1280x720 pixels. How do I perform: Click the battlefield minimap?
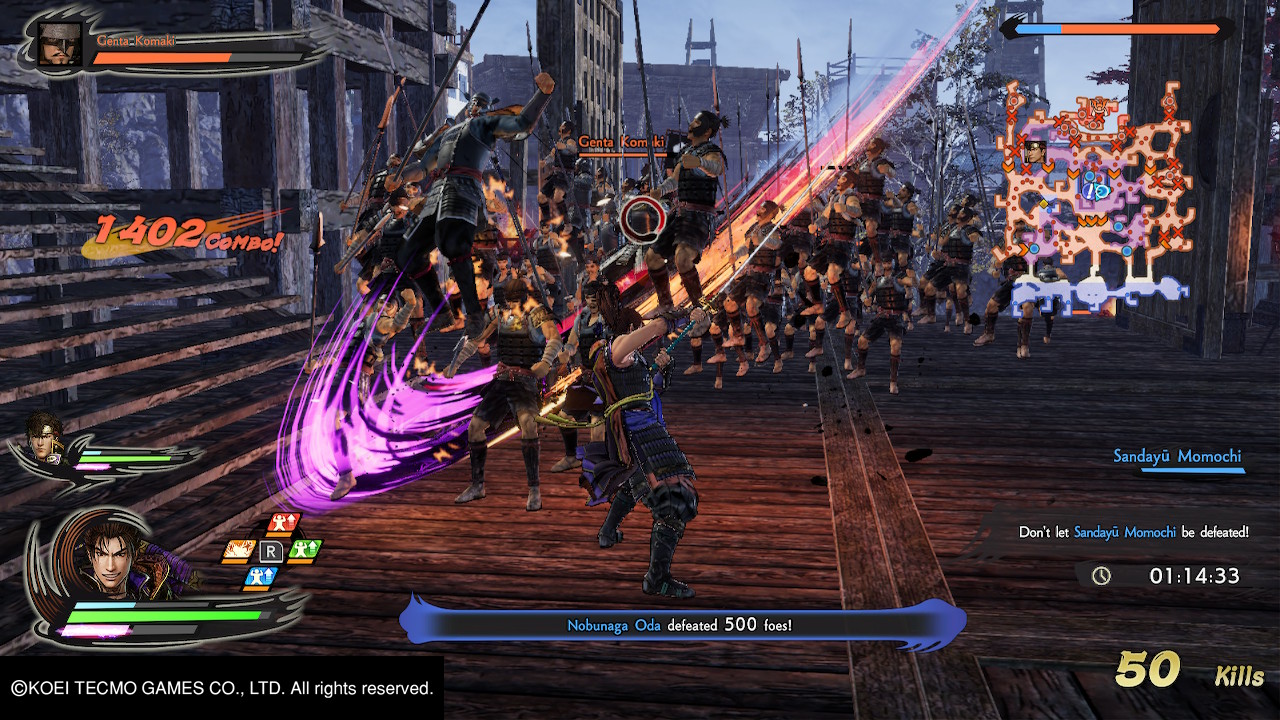[x=1095, y=200]
